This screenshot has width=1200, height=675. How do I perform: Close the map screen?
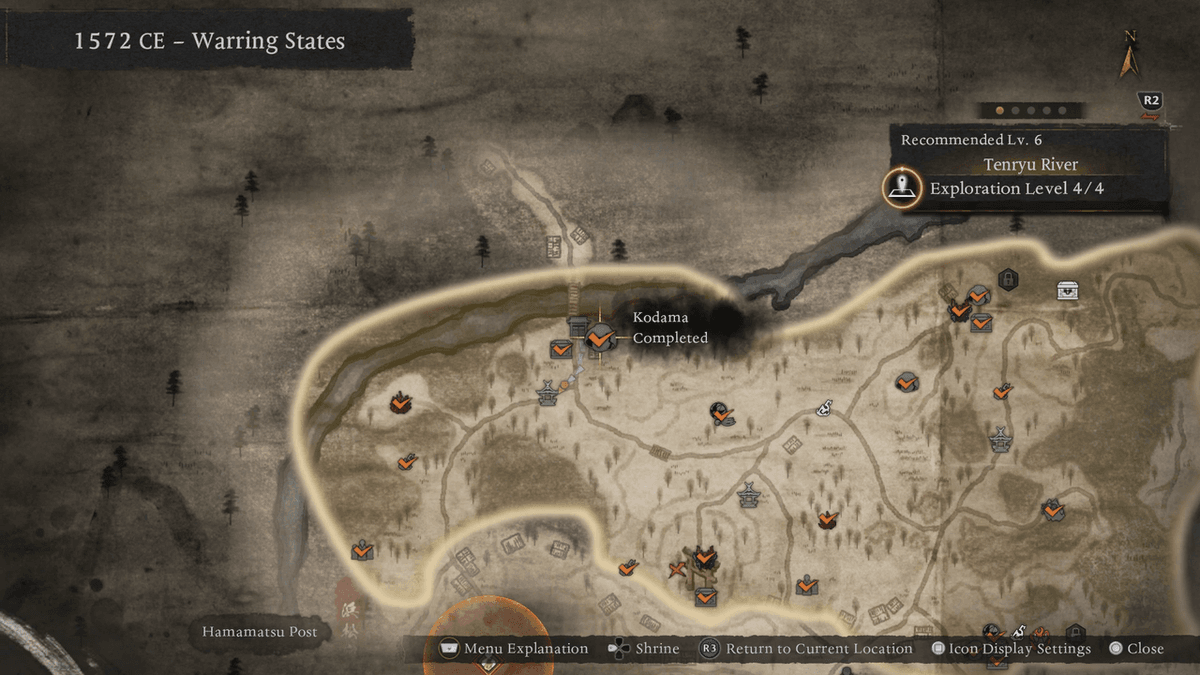coord(1136,649)
